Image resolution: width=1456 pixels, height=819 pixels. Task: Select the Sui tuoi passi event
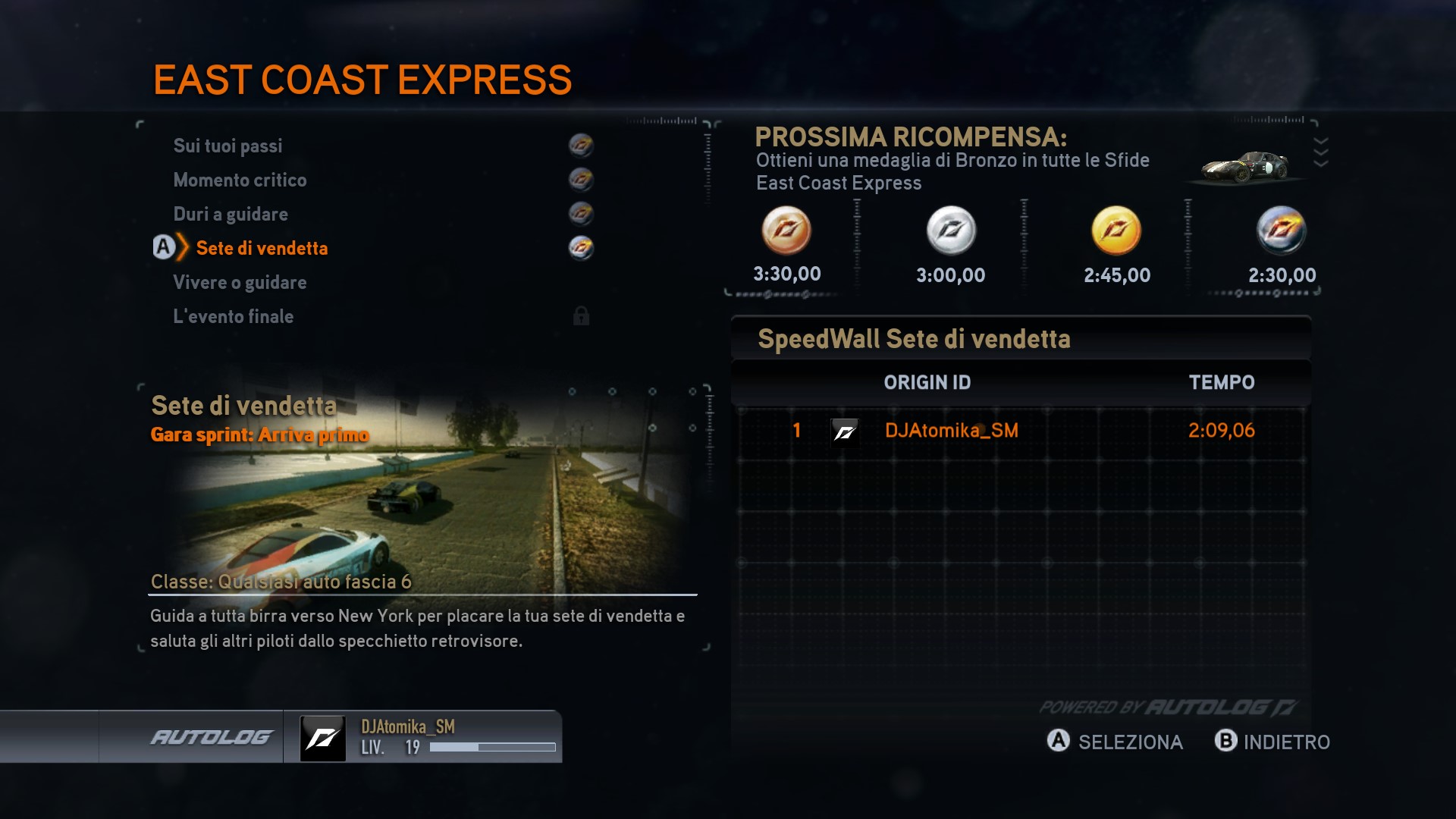[227, 146]
